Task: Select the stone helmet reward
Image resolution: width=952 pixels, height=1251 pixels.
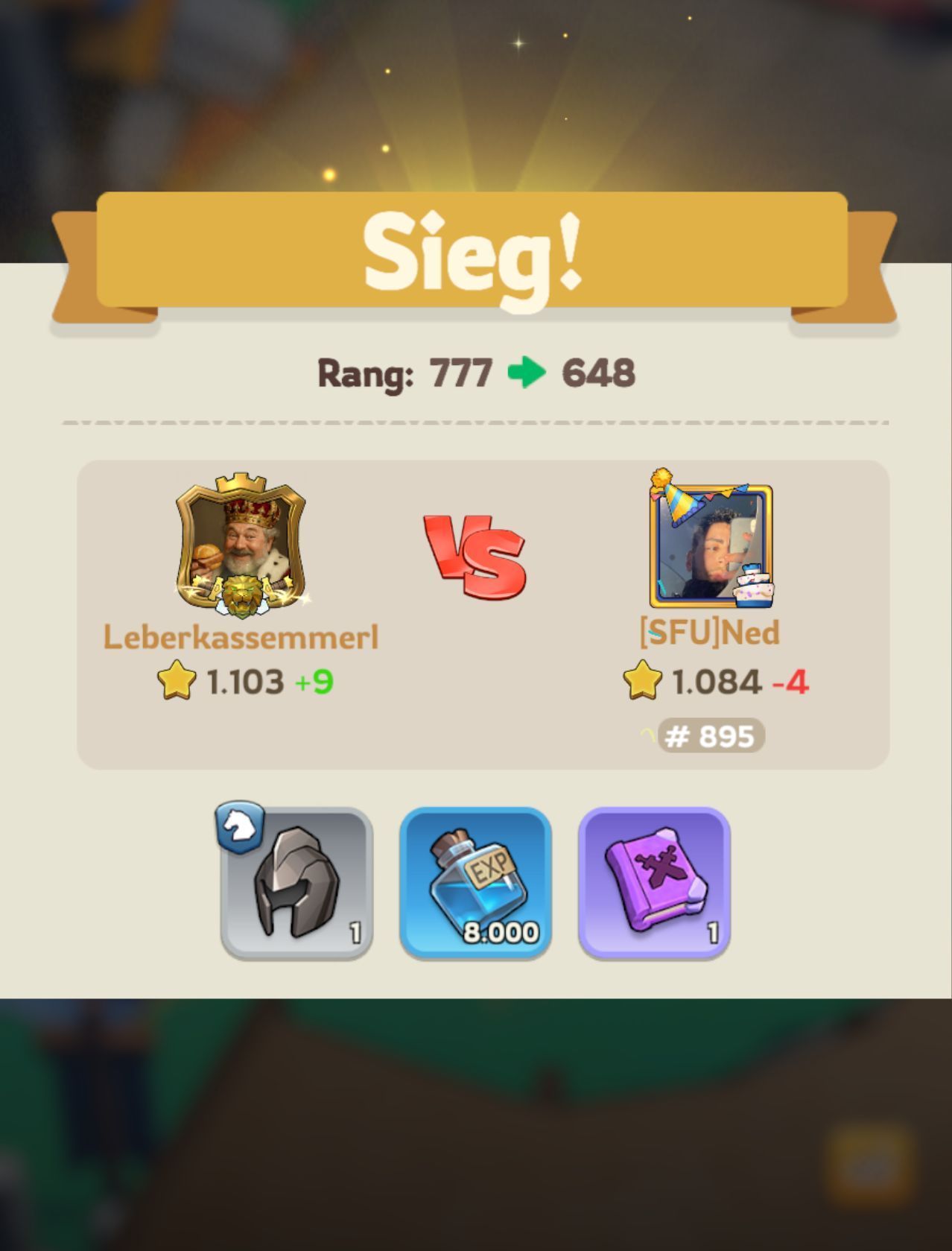Action: click(296, 882)
